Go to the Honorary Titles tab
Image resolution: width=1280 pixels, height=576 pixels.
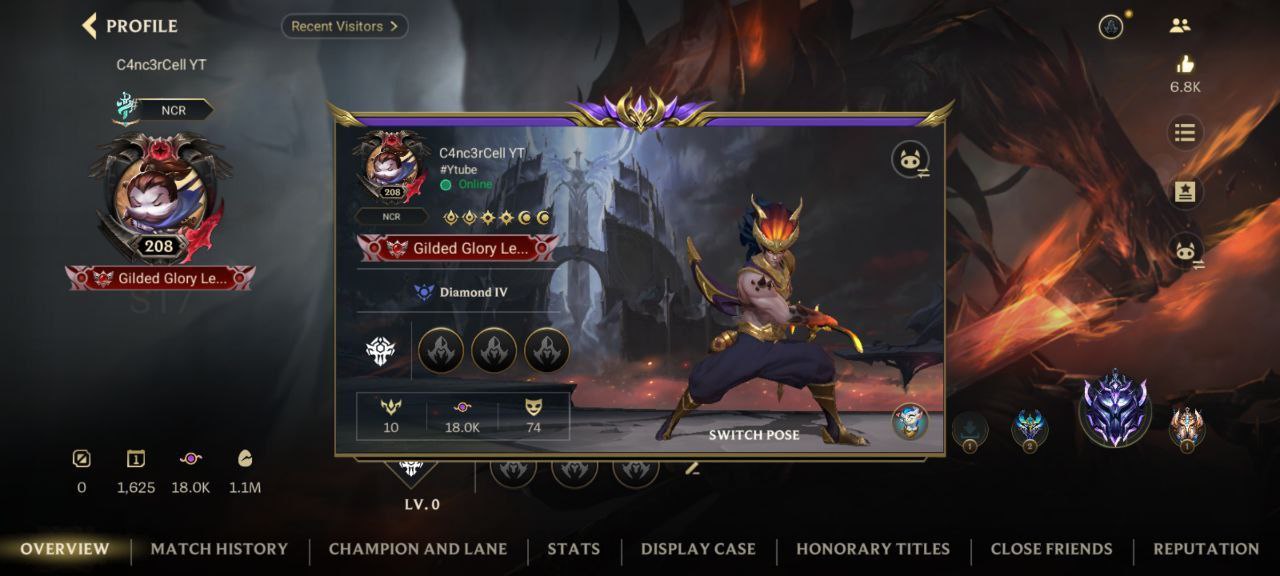pos(873,549)
